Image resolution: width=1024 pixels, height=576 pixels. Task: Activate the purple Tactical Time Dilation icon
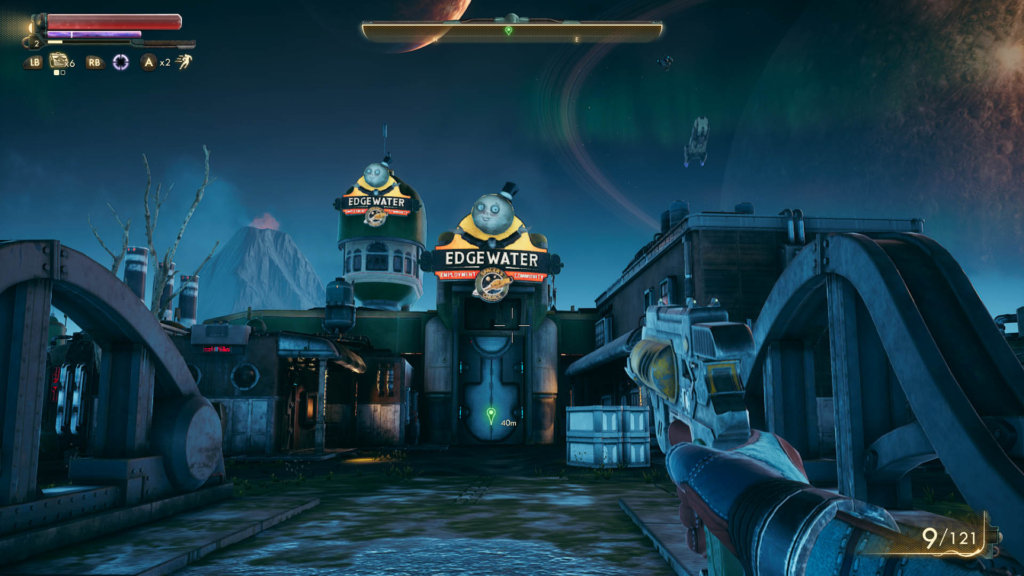pyautogui.click(x=121, y=62)
